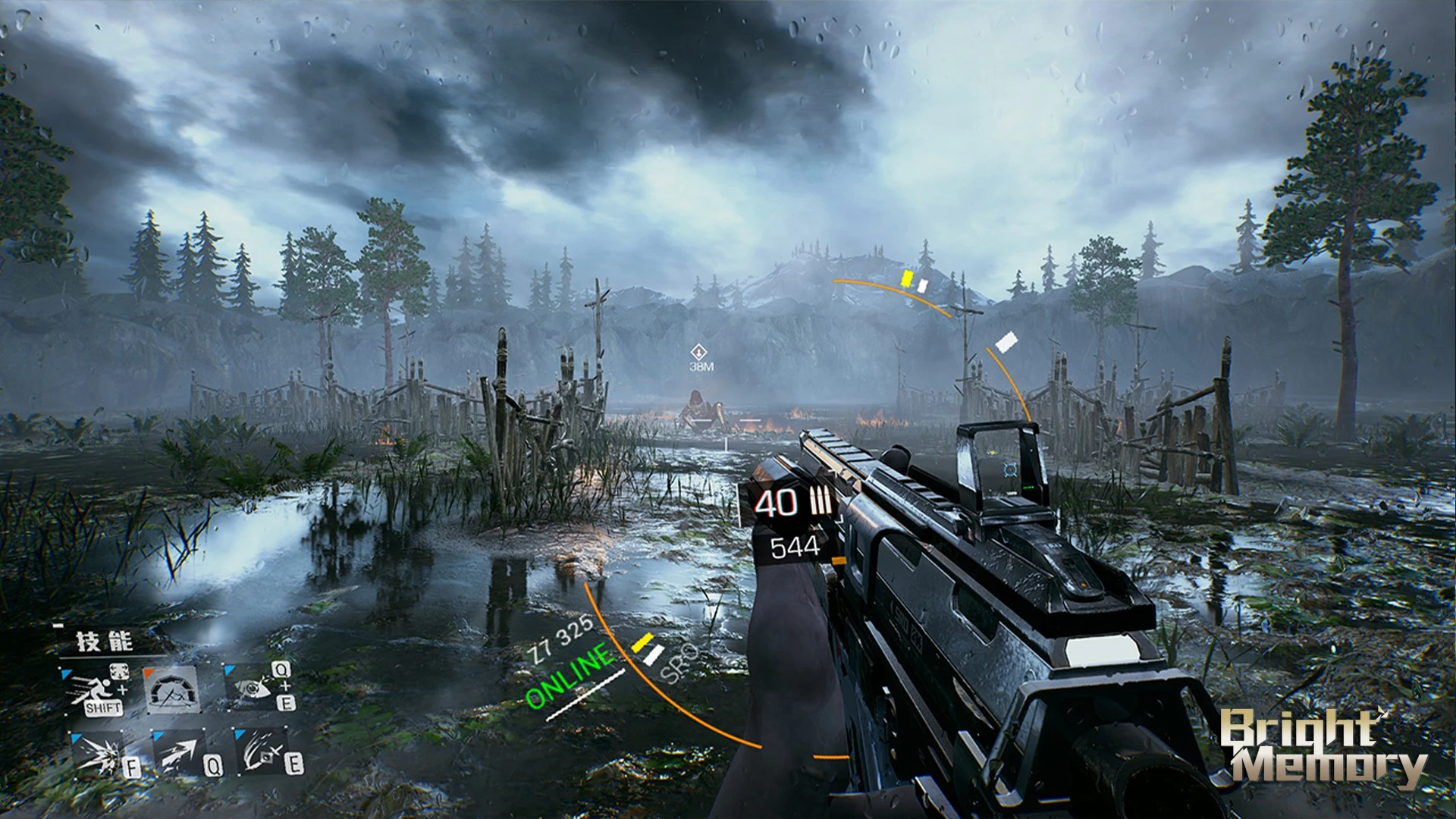Screen dimensions: 1456x819
Task: Click the 38M objective waypoint marker
Action: [x=699, y=353]
